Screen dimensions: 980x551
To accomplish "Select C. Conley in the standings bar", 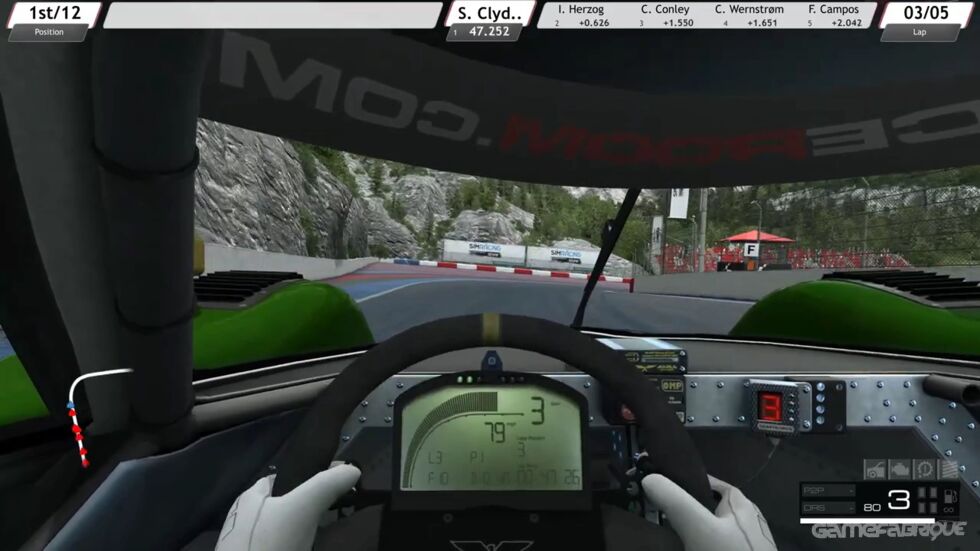I will [665, 15].
